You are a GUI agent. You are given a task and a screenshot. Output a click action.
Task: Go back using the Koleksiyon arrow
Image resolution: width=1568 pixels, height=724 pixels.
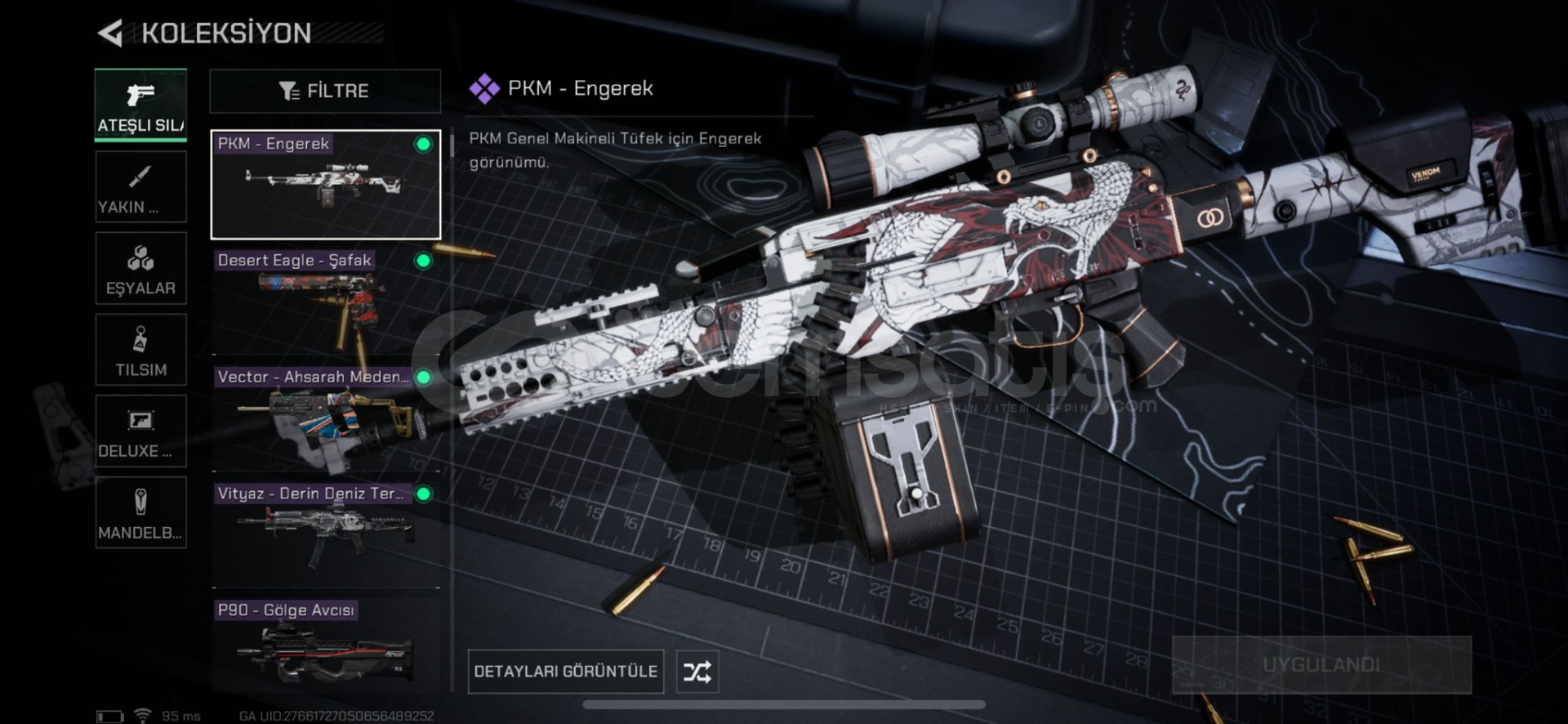(x=110, y=34)
